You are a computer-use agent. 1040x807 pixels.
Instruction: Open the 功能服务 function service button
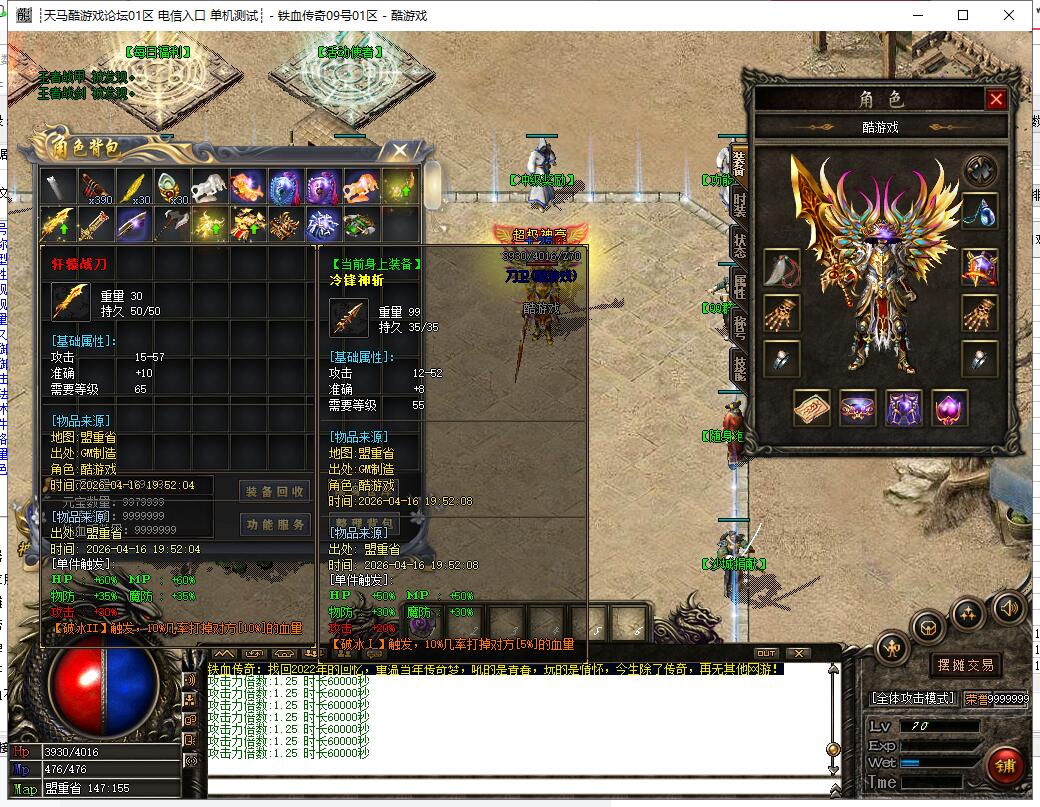point(275,524)
